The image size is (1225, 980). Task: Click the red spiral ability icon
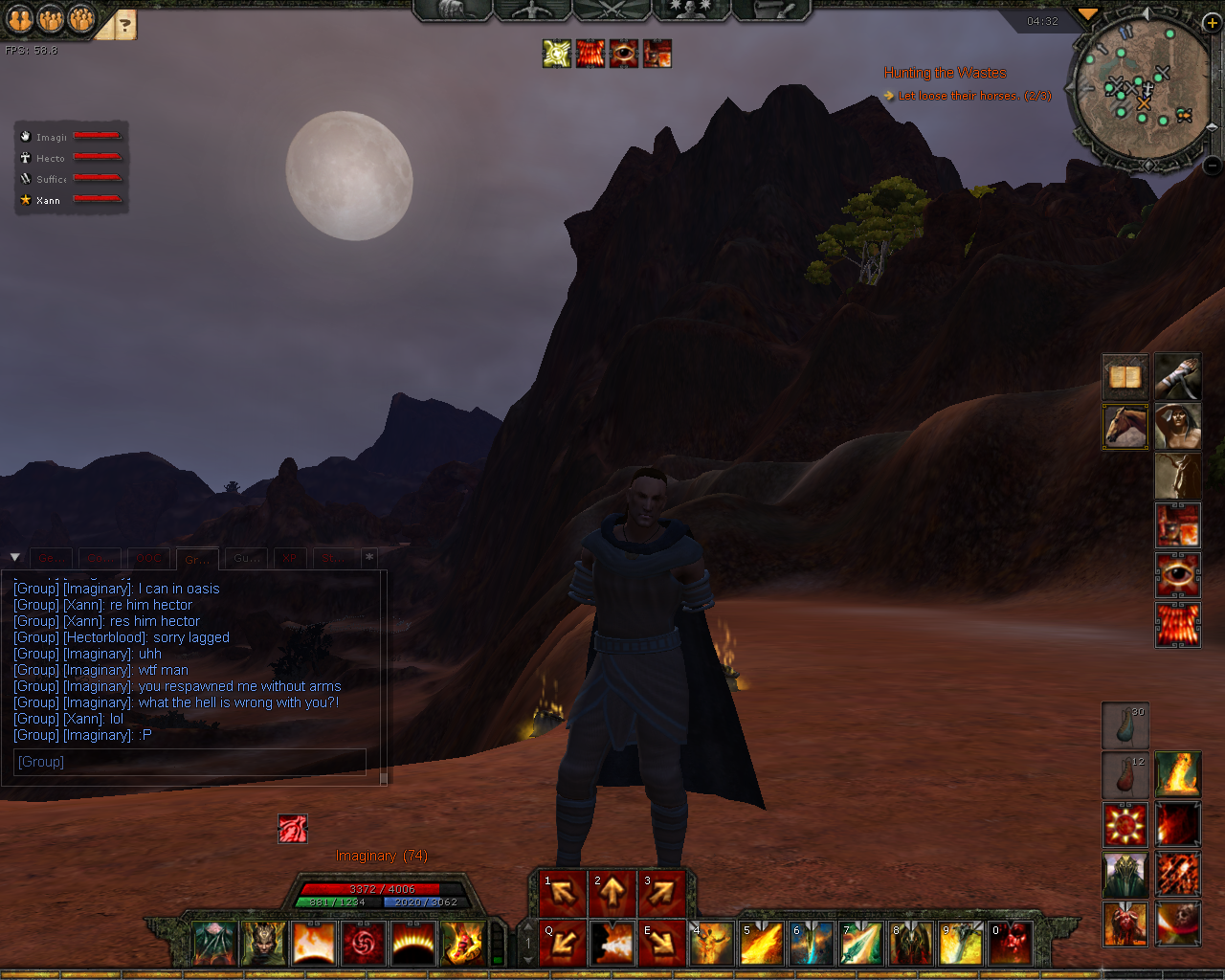click(363, 944)
